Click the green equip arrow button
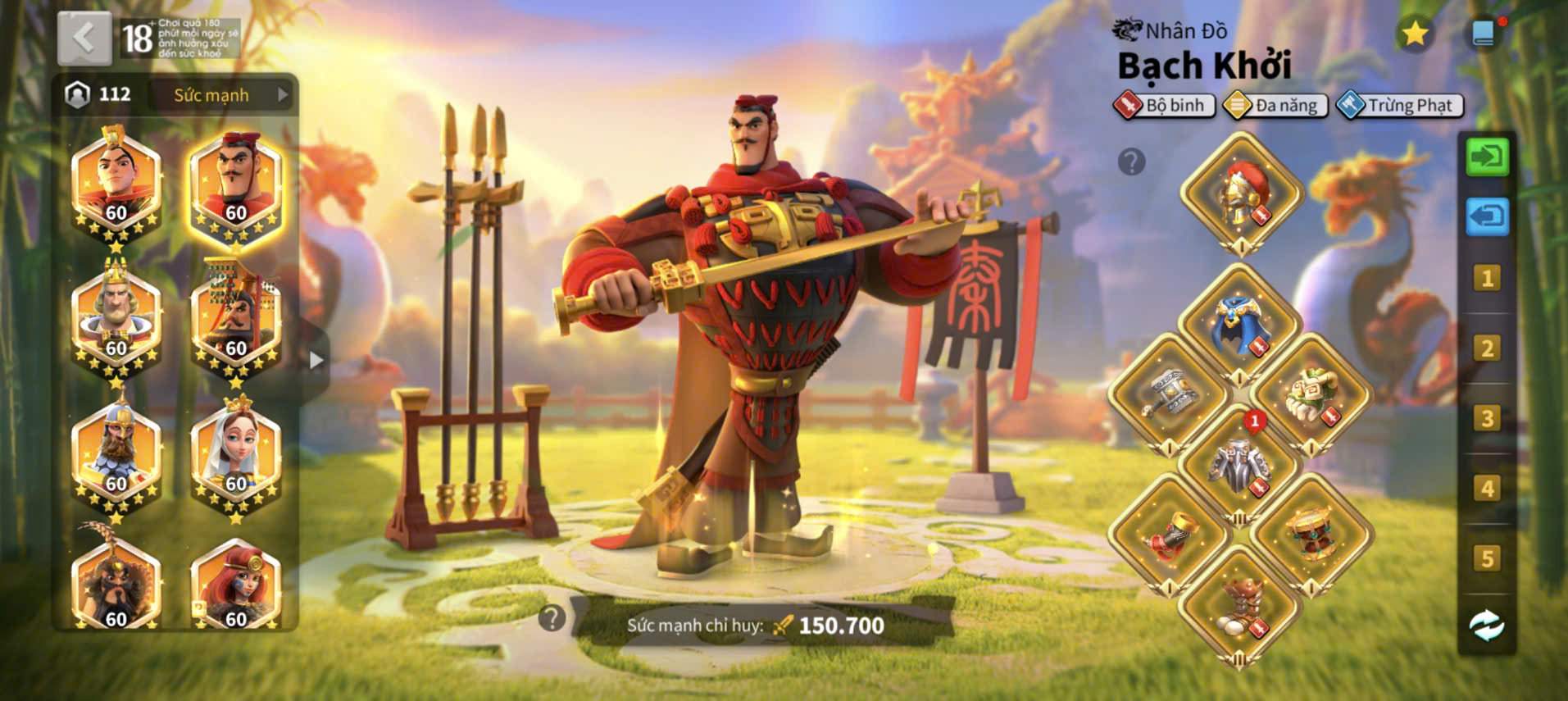 1487,157
